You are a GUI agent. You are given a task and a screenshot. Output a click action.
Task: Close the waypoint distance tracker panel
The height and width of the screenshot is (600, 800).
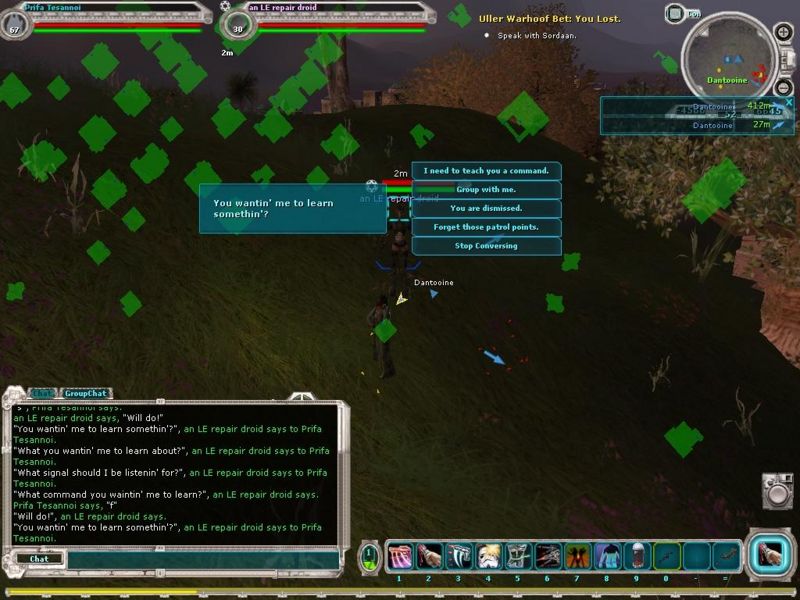(x=788, y=102)
